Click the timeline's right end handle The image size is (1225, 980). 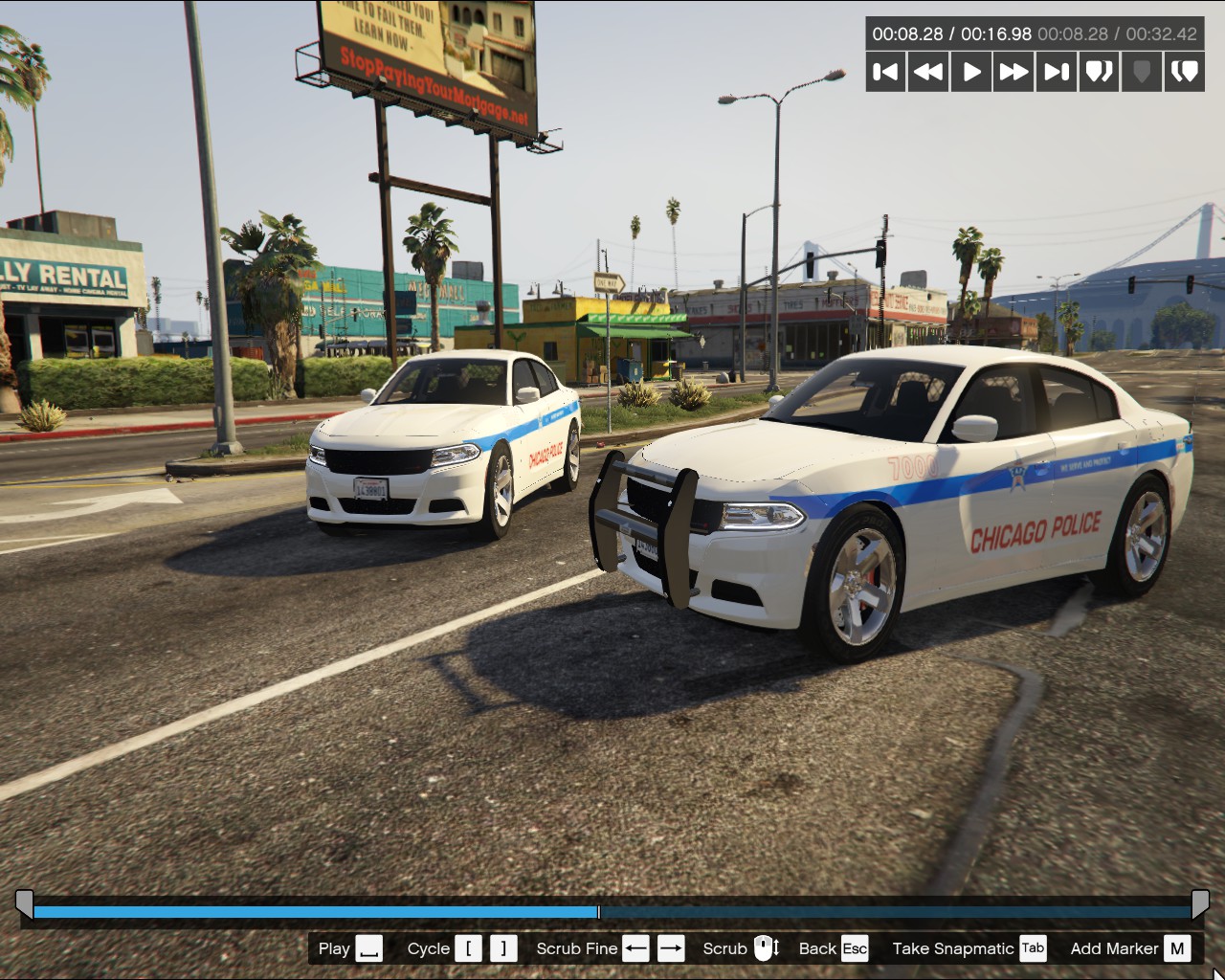1200,903
